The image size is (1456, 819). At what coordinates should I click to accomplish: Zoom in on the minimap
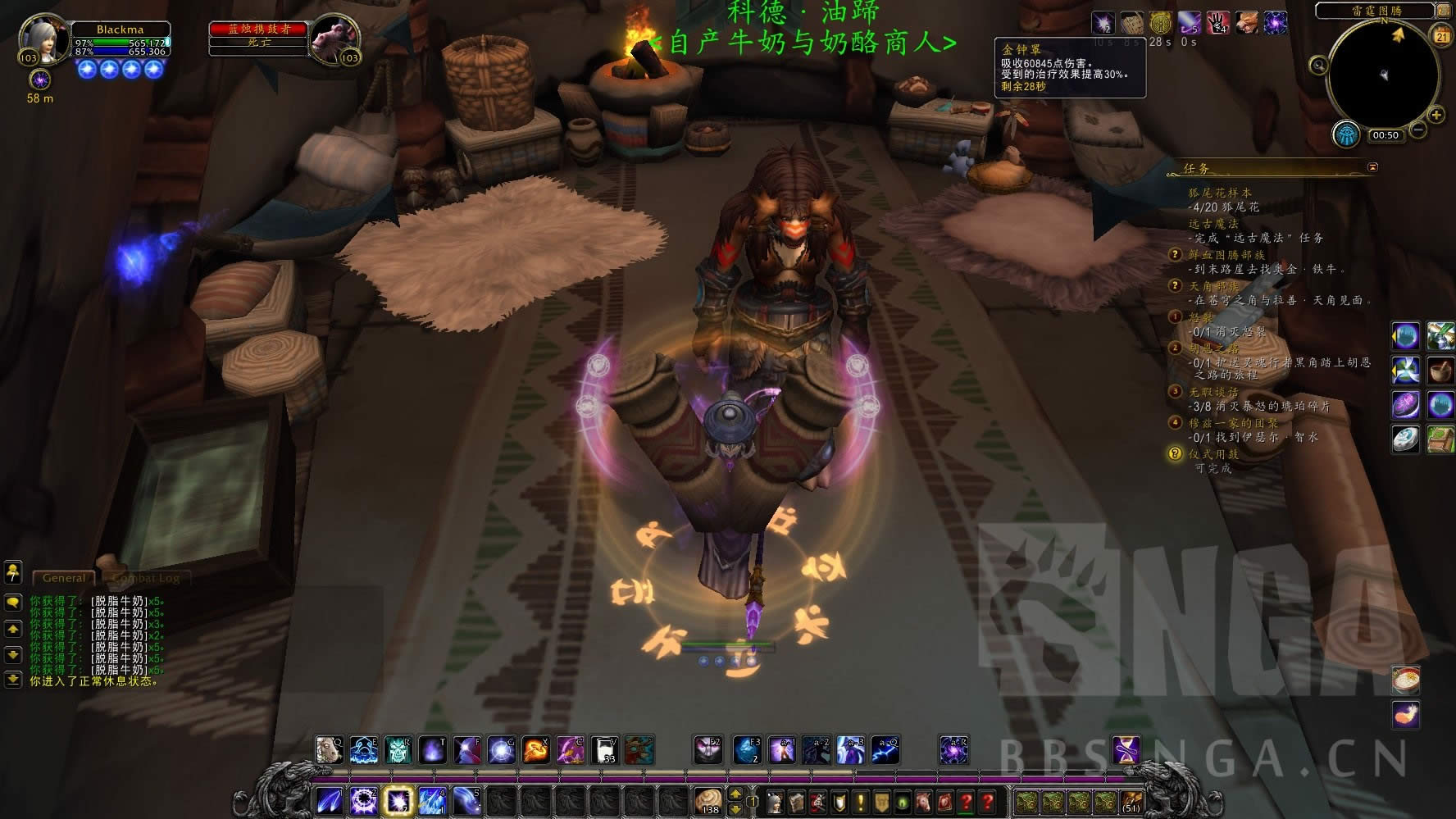[1436, 114]
